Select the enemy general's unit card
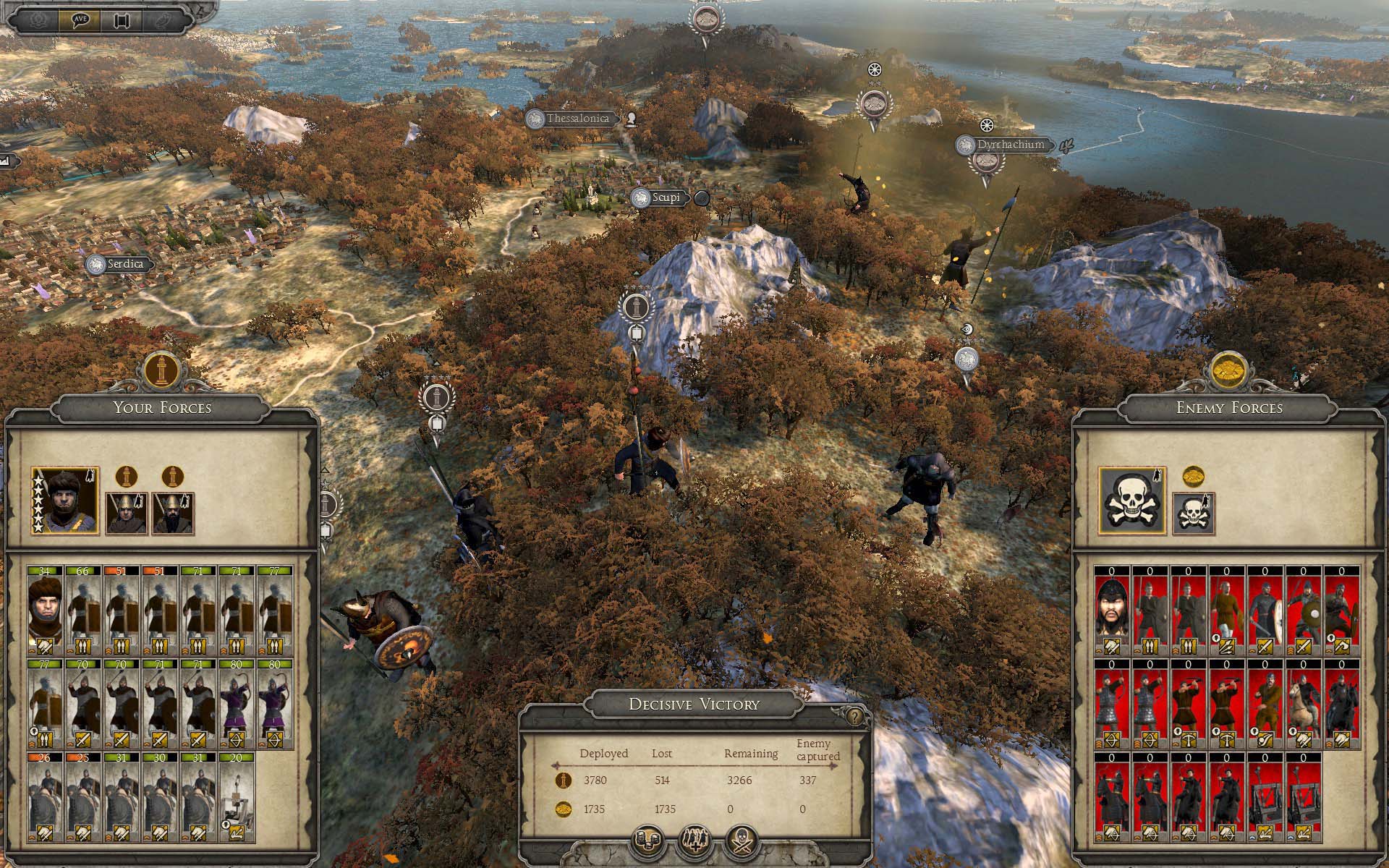Image resolution: width=1389 pixels, height=868 pixels. [x=1111, y=610]
